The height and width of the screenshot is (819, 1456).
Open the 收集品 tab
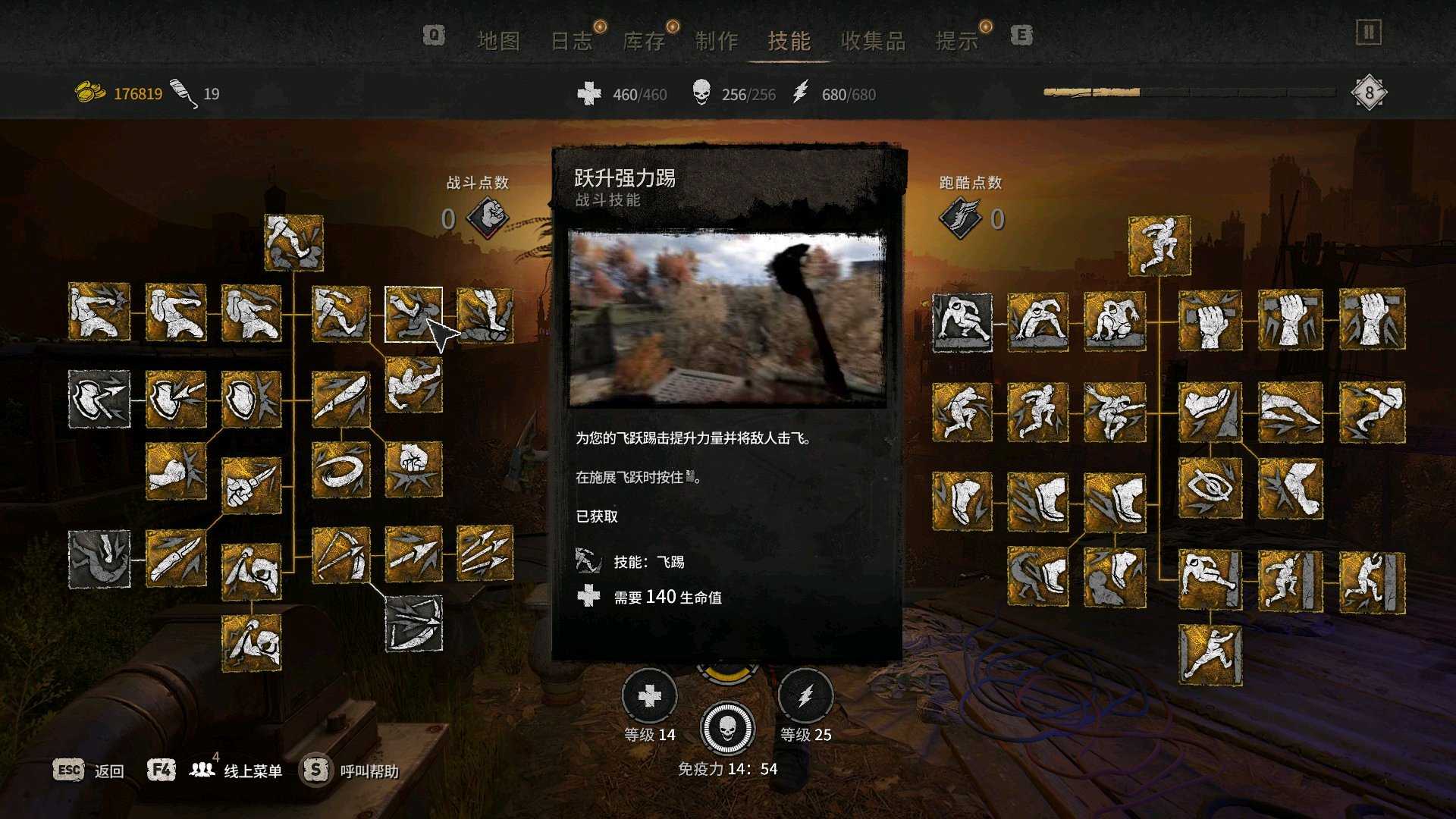[873, 40]
